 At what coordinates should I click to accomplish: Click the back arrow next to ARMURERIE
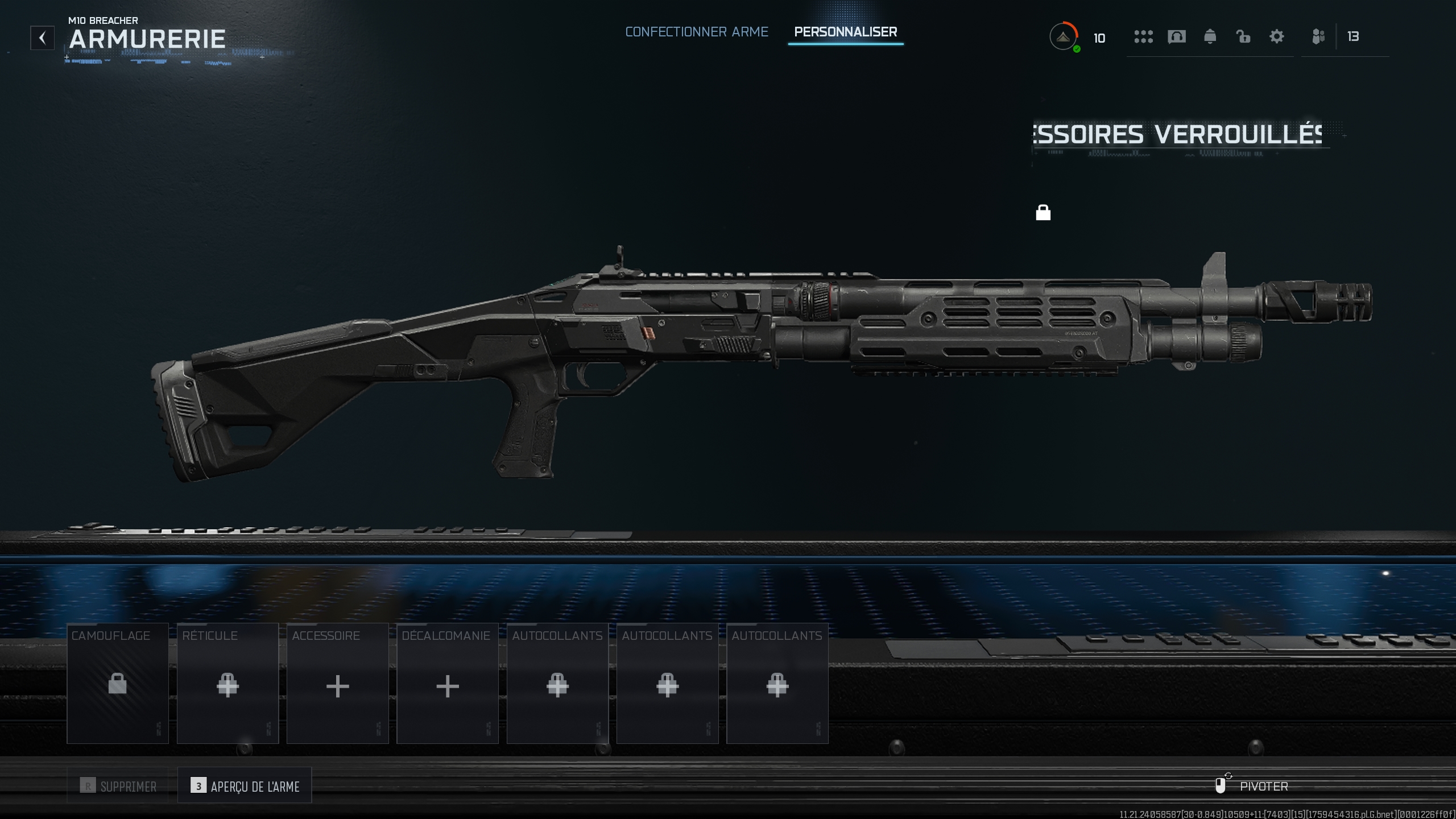pos(42,38)
